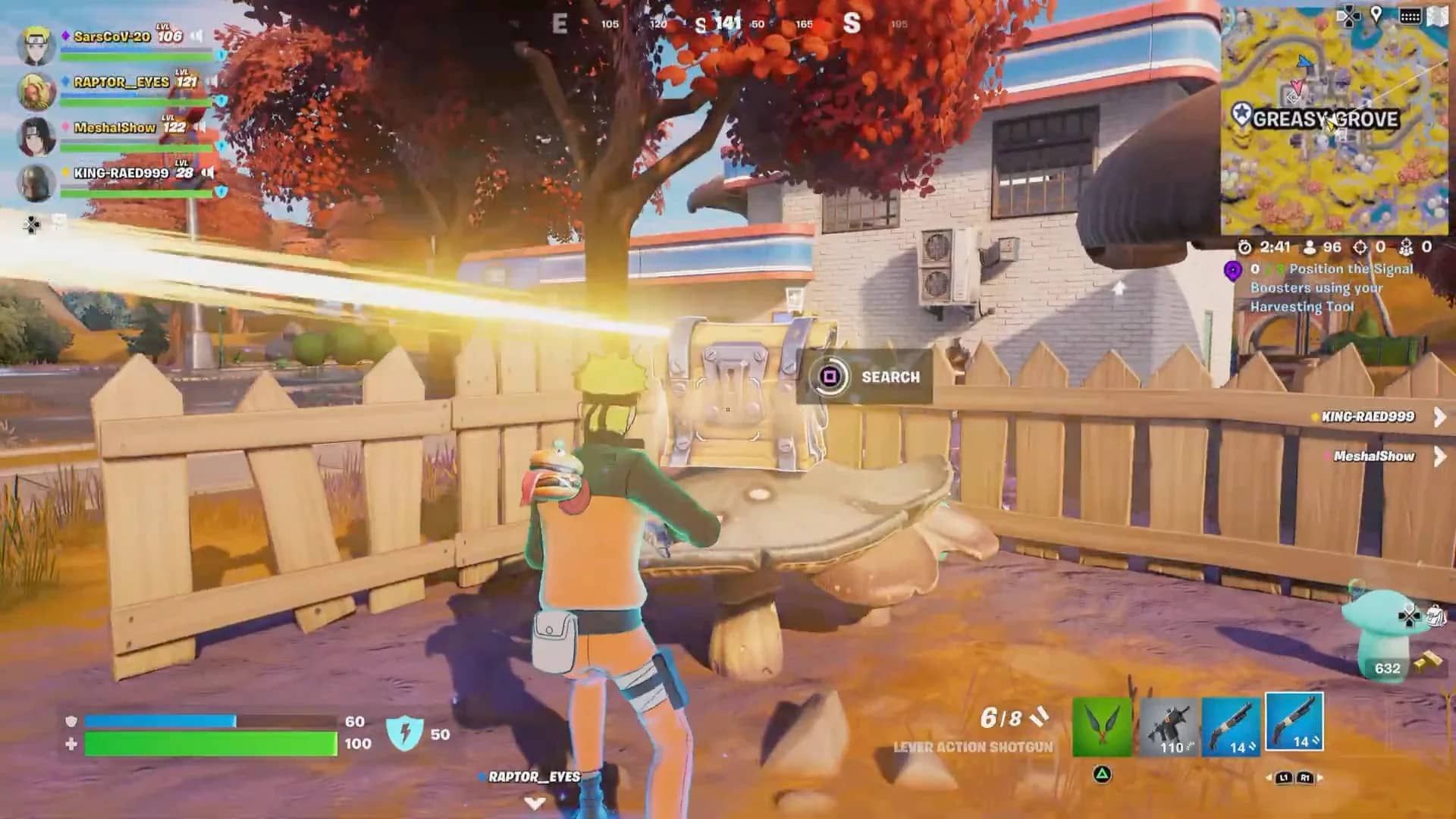
Task: Open the keyboard icon above the minimap
Action: coord(1410,16)
